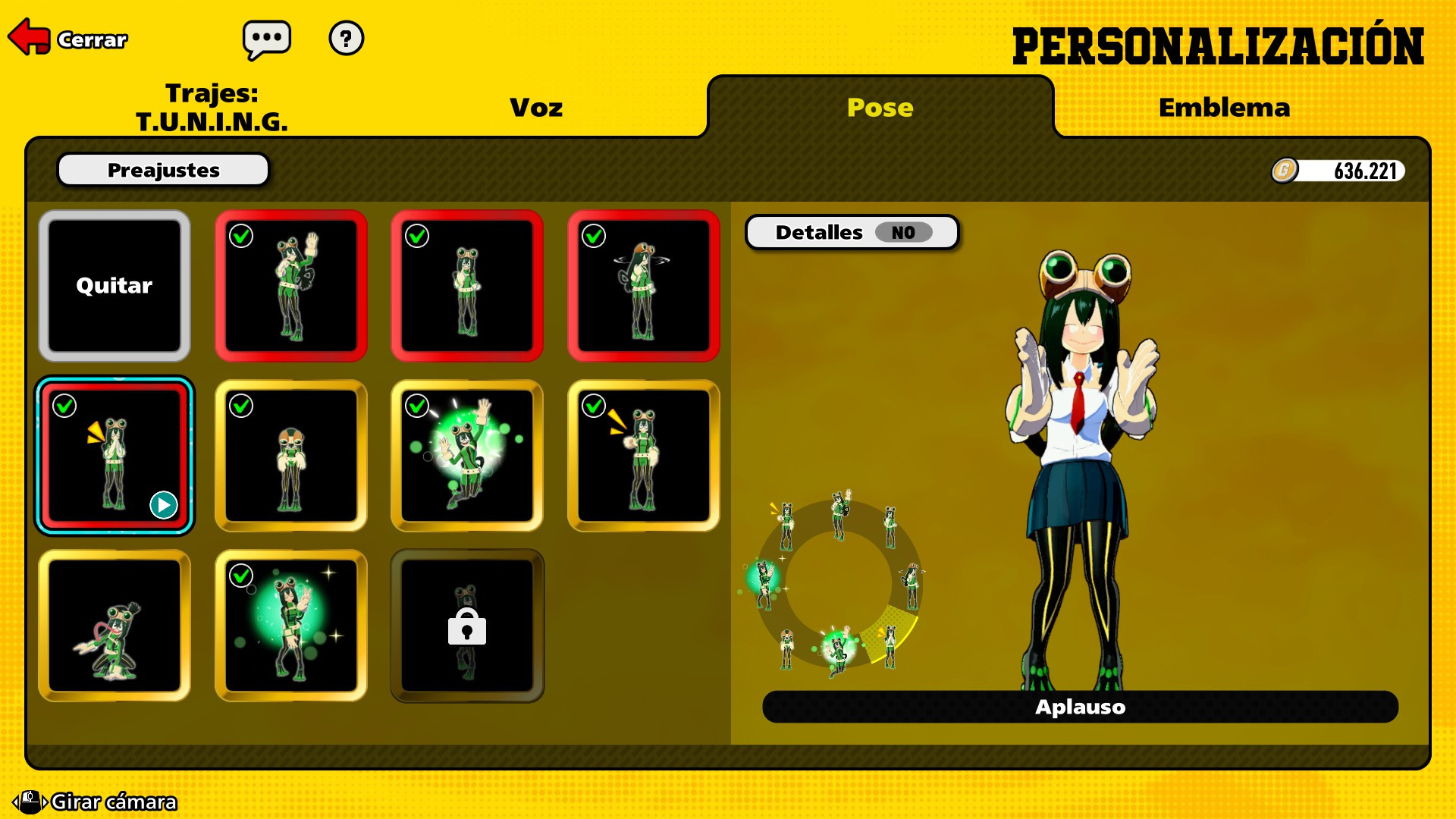Screen dimensions: 1456x819
Task: Open the Voz tab
Action: tap(535, 107)
